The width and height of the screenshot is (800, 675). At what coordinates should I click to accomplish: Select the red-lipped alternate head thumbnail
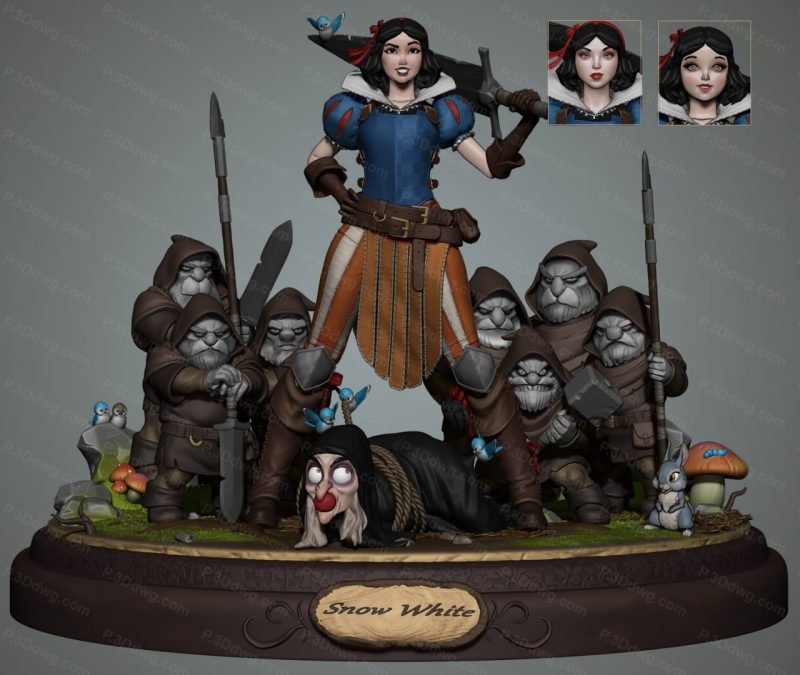tap(594, 73)
